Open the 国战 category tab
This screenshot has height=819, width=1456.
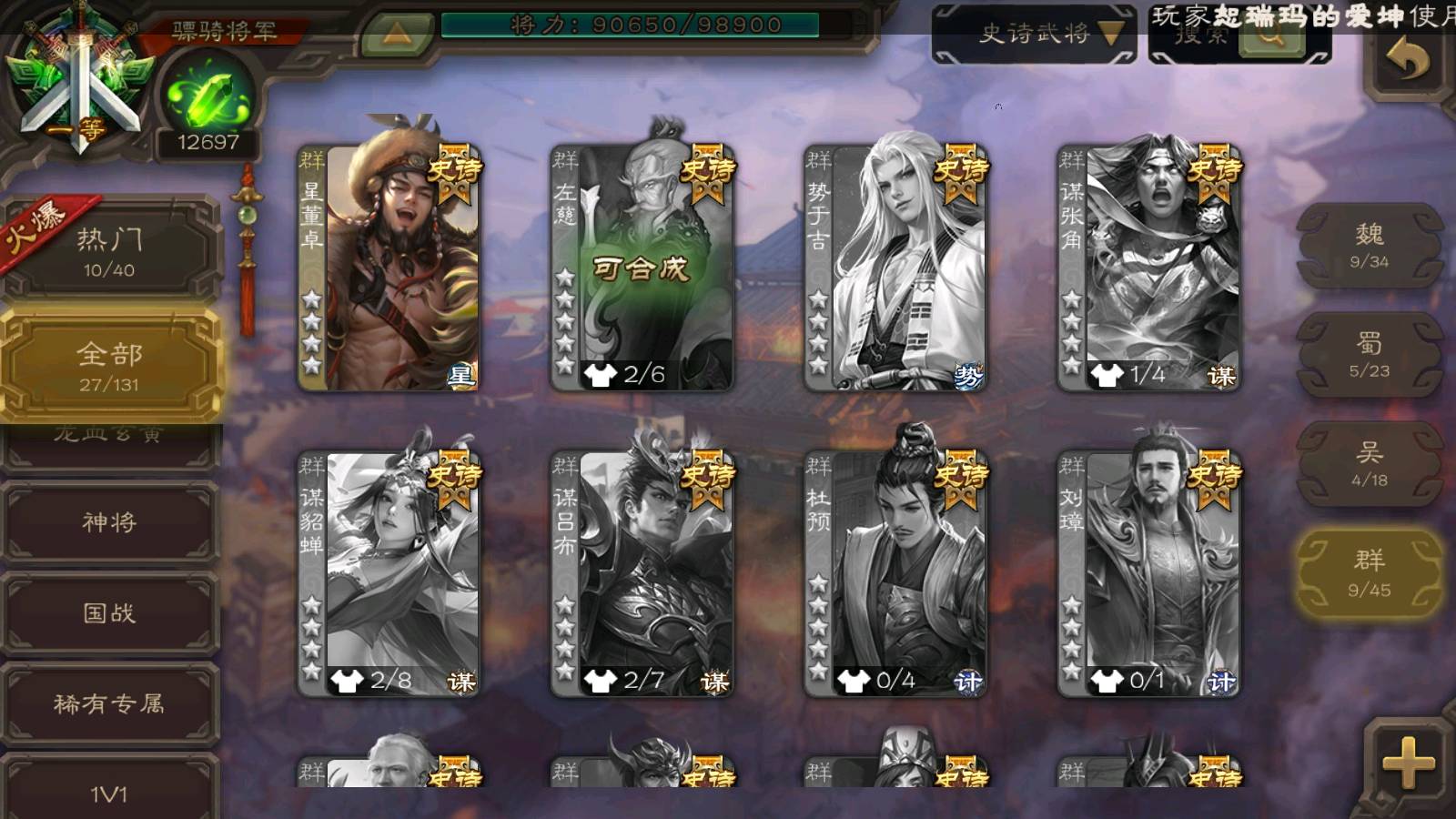point(109,613)
